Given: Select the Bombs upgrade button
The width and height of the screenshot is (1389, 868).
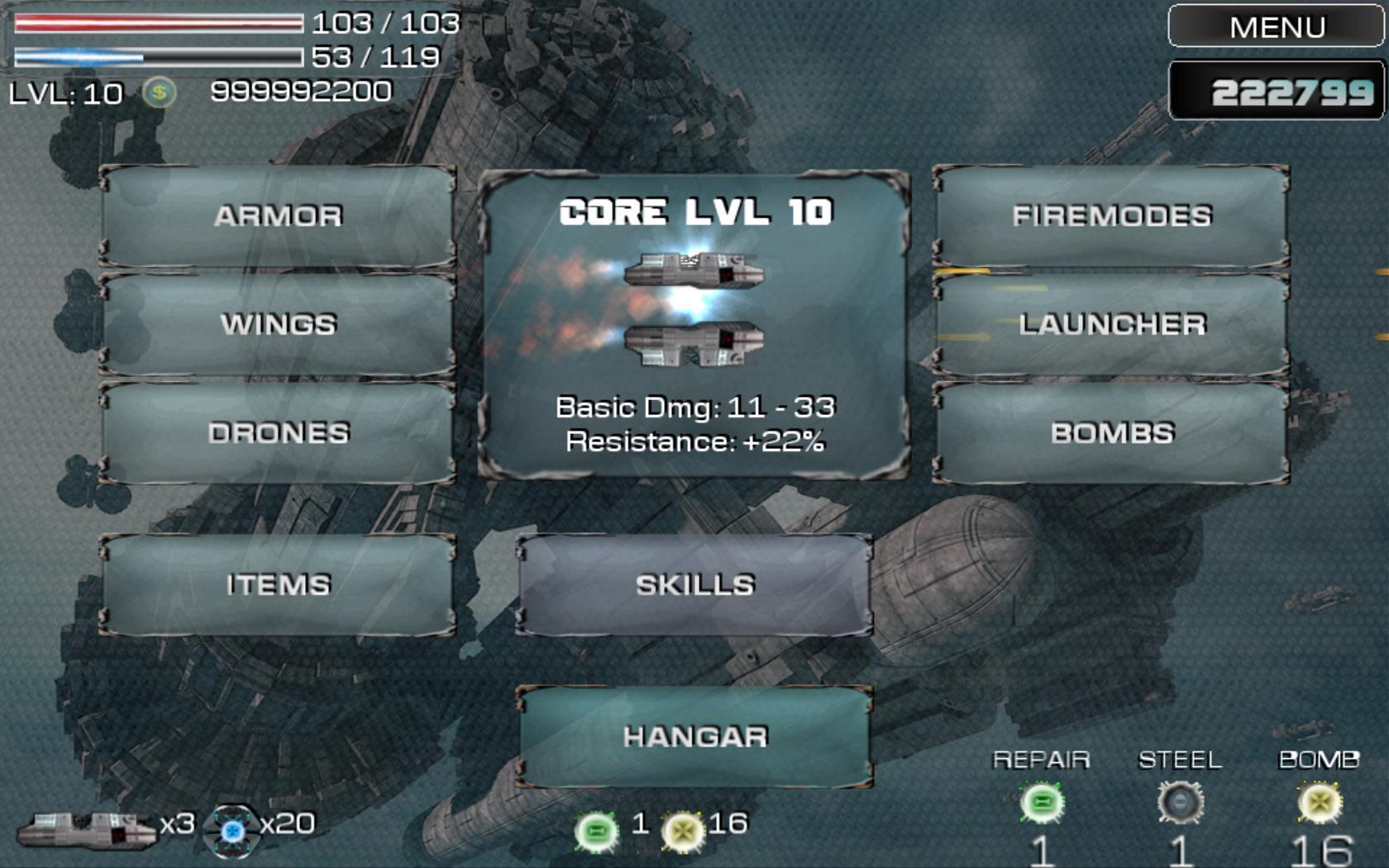Looking at the screenshot, I should click(x=1111, y=432).
